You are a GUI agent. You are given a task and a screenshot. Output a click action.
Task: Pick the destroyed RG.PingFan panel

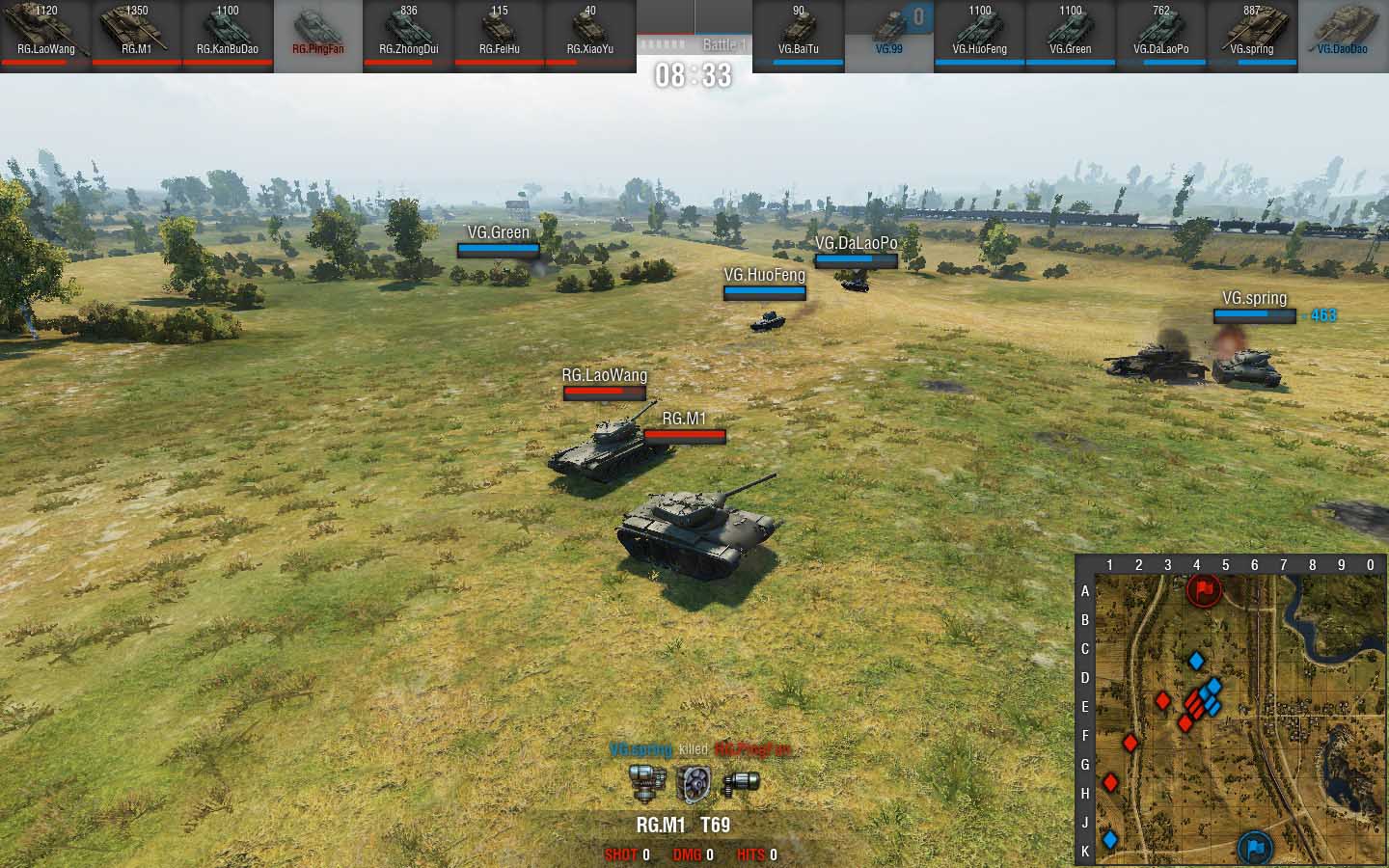317,35
